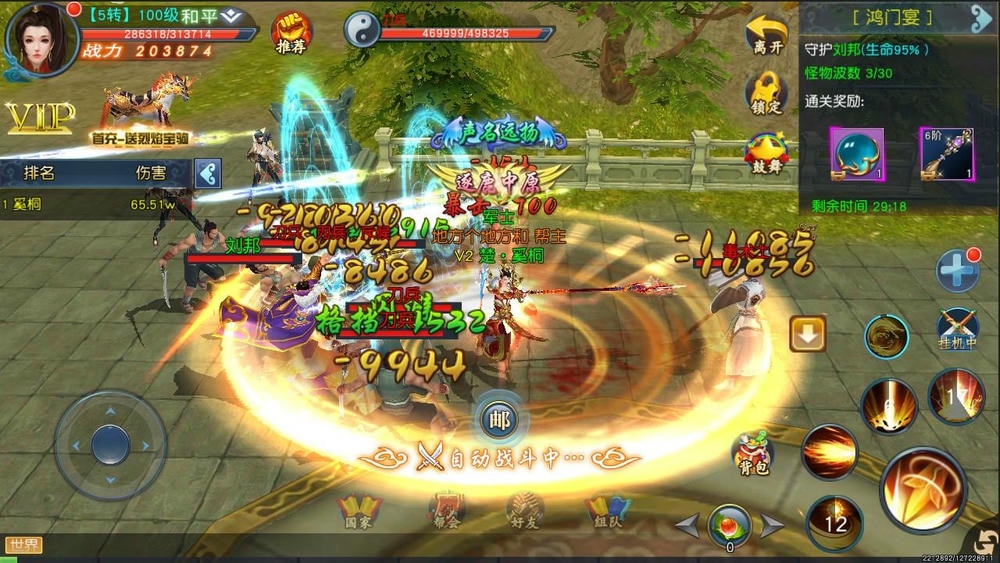Inspect the 6阶 staff reward item

point(947,154)
